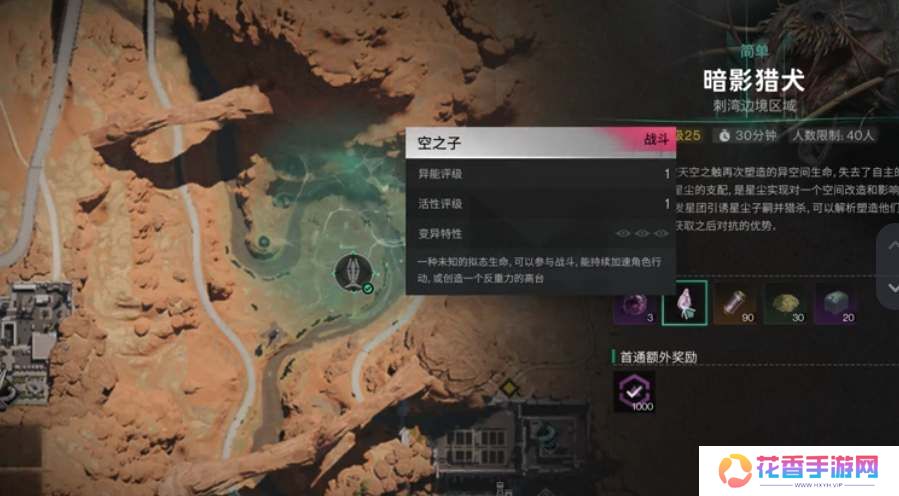Select the yellow diamond map marker

(x=511, y=387)
